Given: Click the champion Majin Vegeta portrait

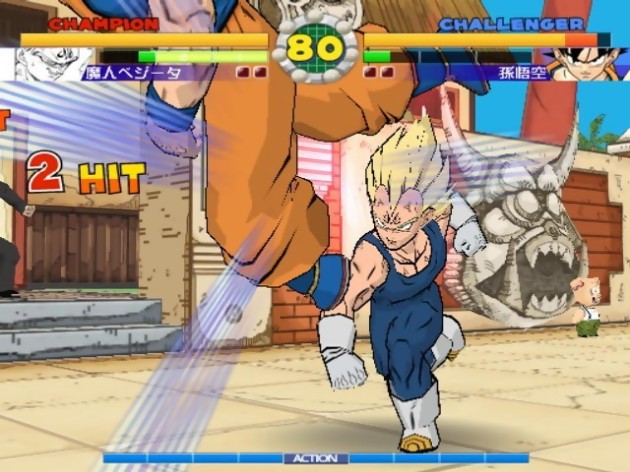Looking at the screenshot, I should click(x=52, y=64).
